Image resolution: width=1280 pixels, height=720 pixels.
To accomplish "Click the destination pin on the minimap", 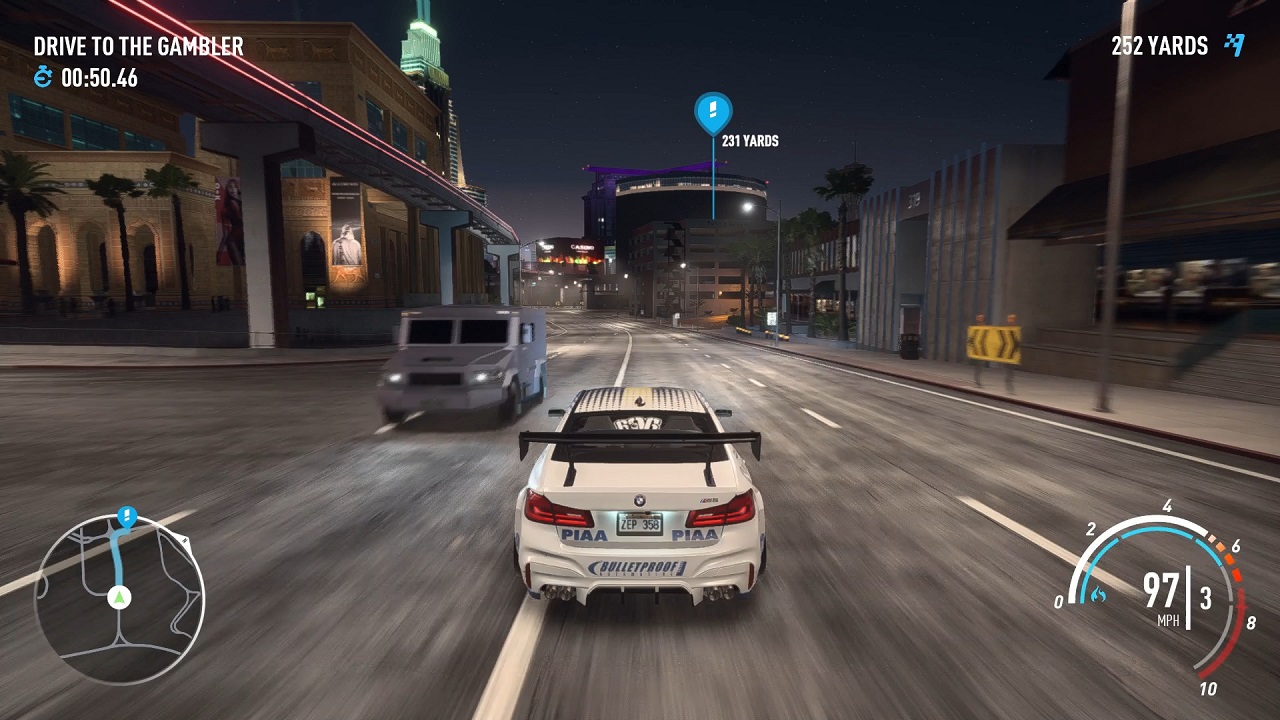I will click(127, 516).
